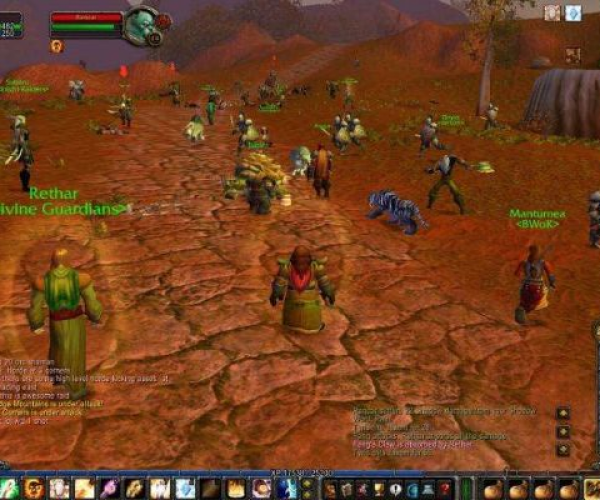Open the help question mark micro button

pyautogui.click(x=445, y=488)
